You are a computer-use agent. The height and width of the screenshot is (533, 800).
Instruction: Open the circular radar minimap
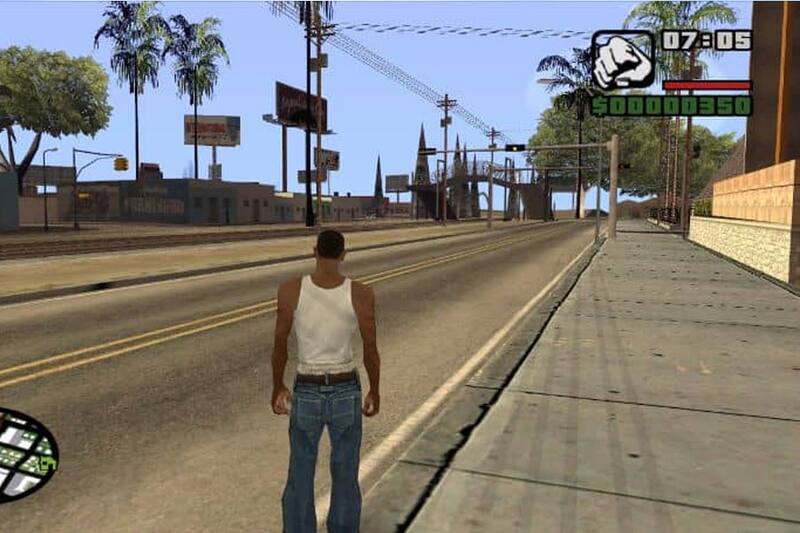[x=24, y=455]
